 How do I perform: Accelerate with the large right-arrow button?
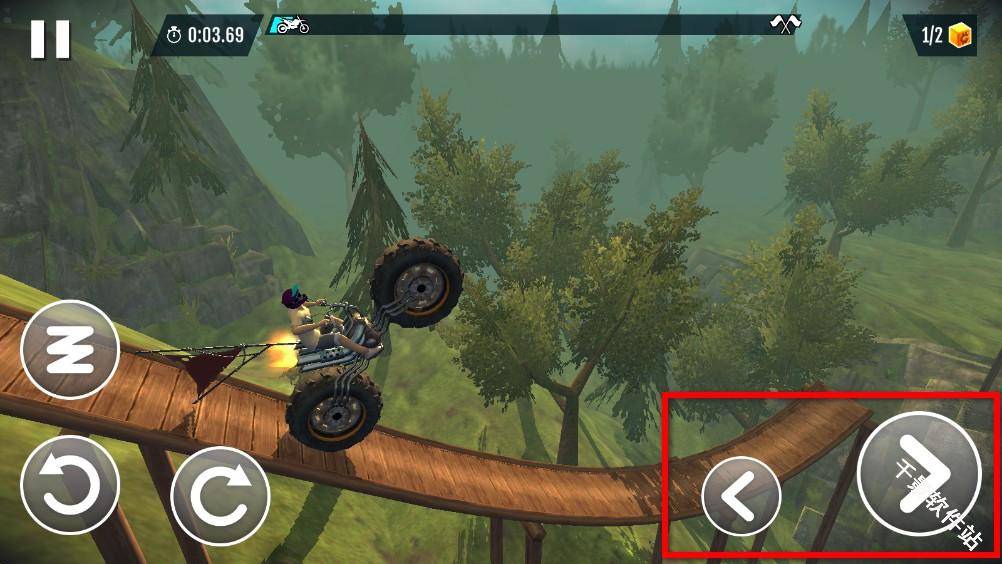point(918,473)
